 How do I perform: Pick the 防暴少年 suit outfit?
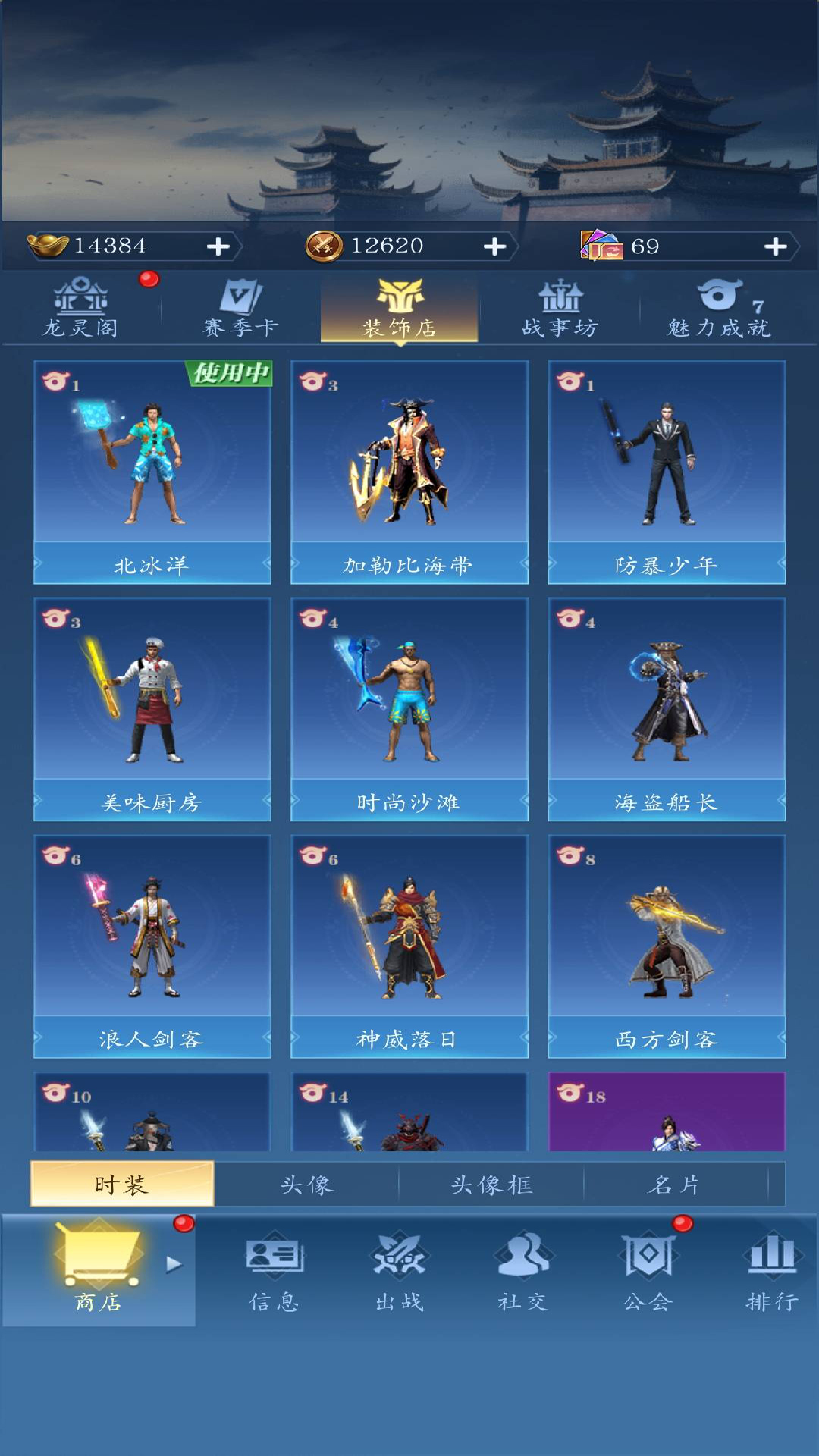click(667, 472)
